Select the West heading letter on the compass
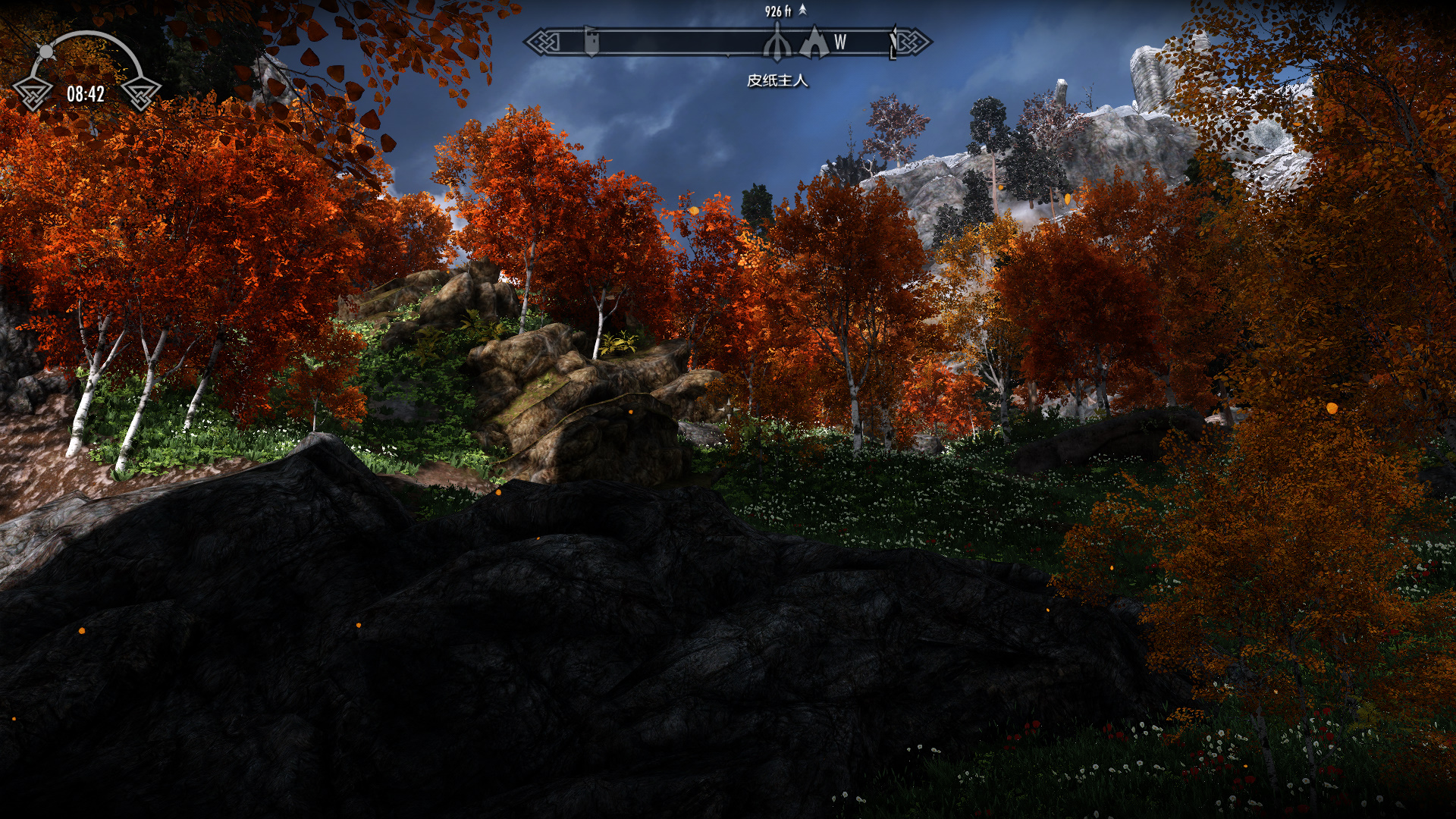The width and height of the screenshot is (1456, 819). pos(840,42)
